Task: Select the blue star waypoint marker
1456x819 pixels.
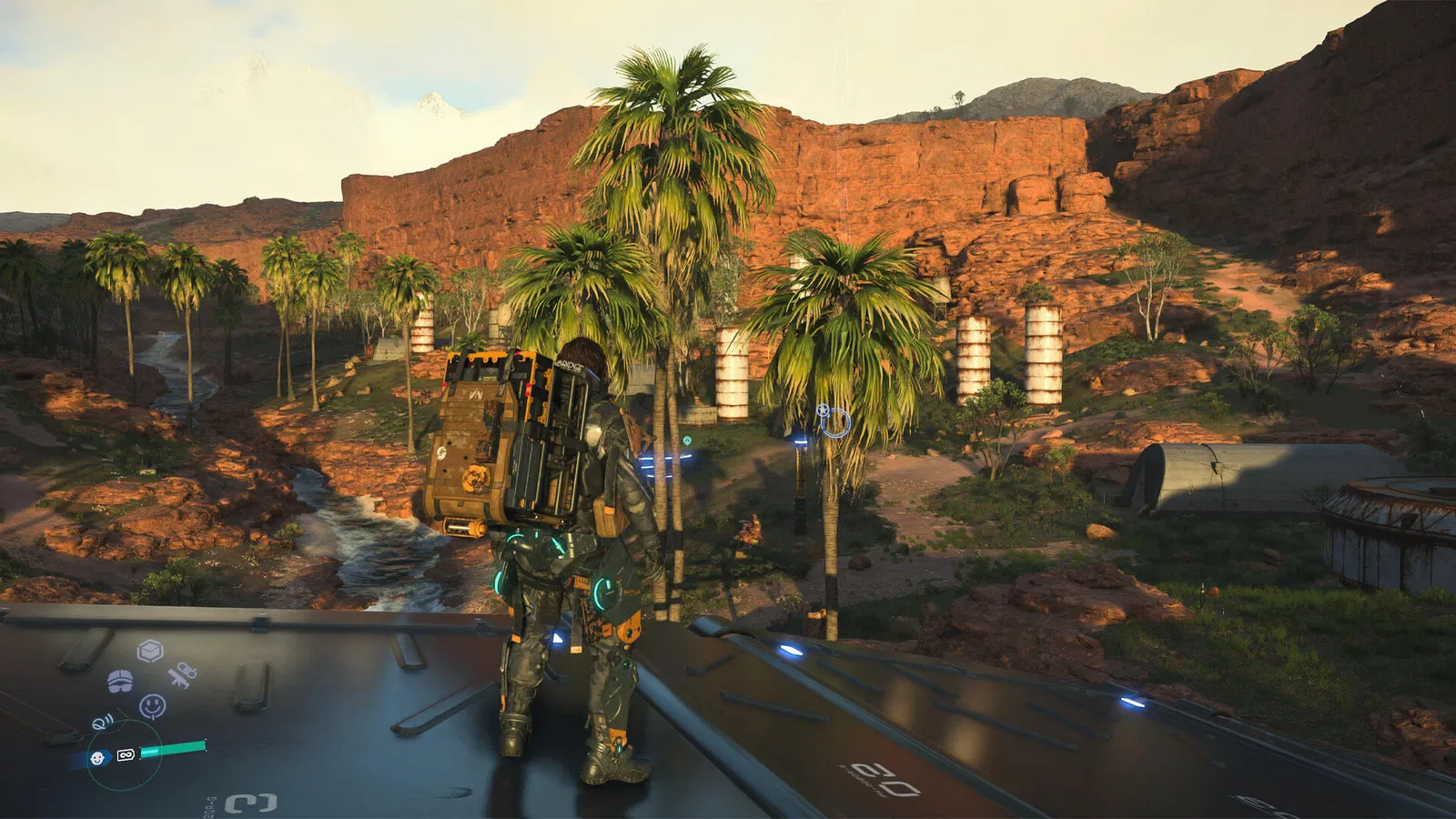Action: (824, 410)
